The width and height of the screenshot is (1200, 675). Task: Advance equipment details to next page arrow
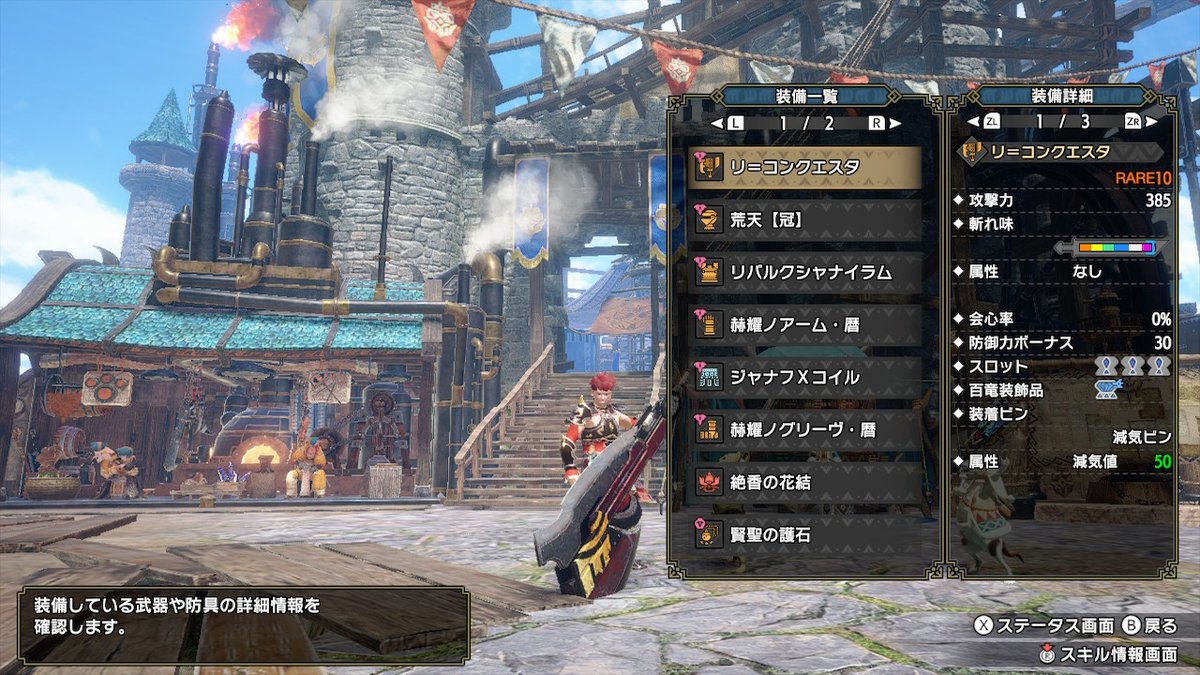click(1150, 122)
